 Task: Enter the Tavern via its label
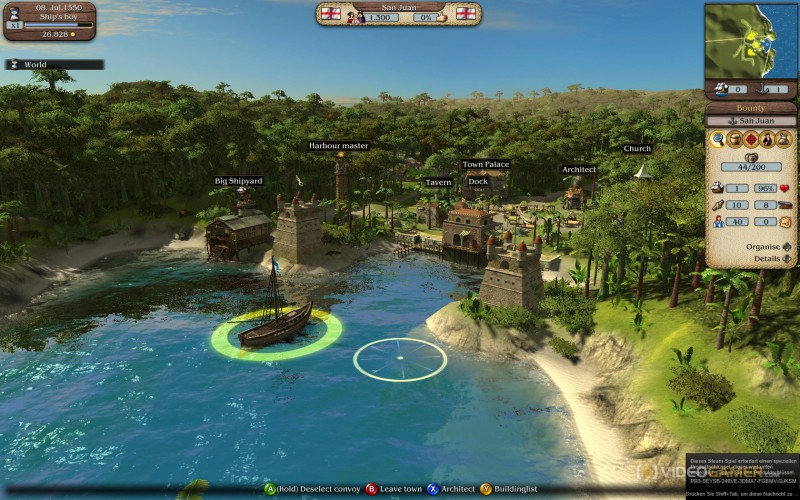coord(438,183)
